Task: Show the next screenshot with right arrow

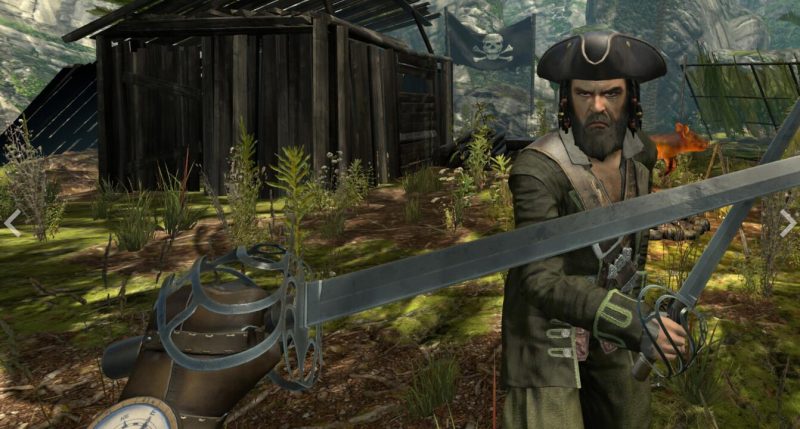Action: (787, 222)
